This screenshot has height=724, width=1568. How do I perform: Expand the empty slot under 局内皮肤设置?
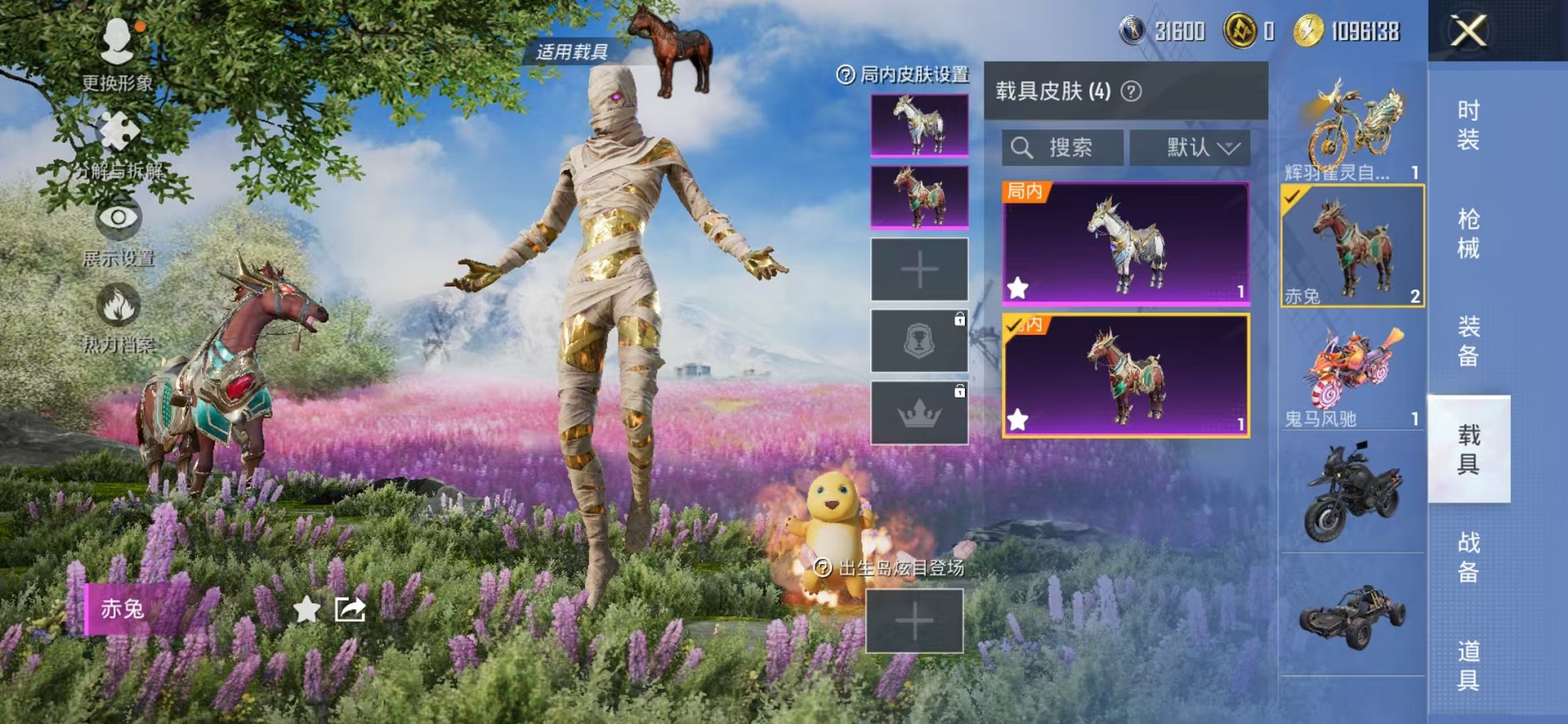pos(918,270)
